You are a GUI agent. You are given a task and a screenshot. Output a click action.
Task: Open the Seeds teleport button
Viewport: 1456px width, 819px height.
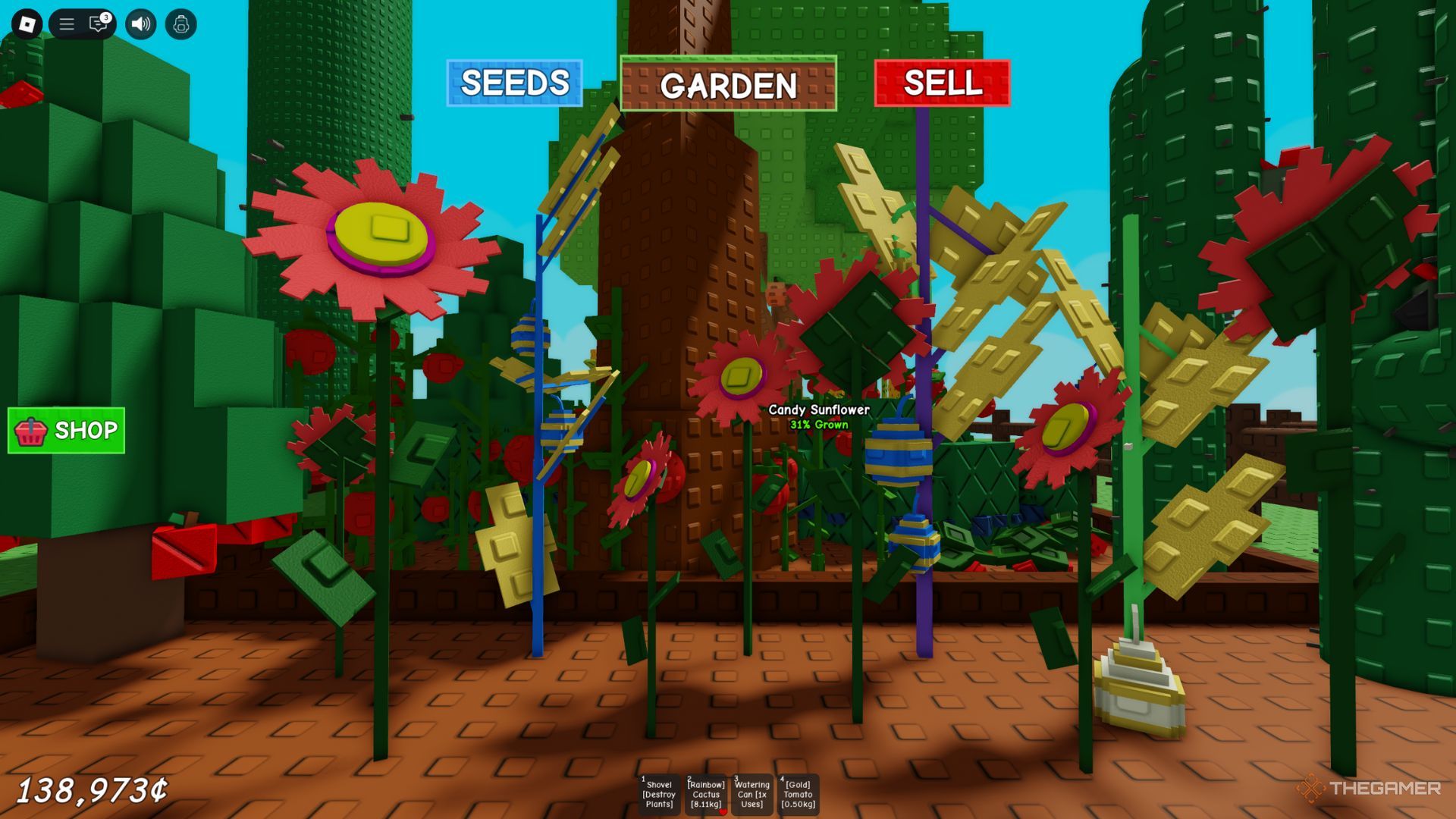click(514, 83)
